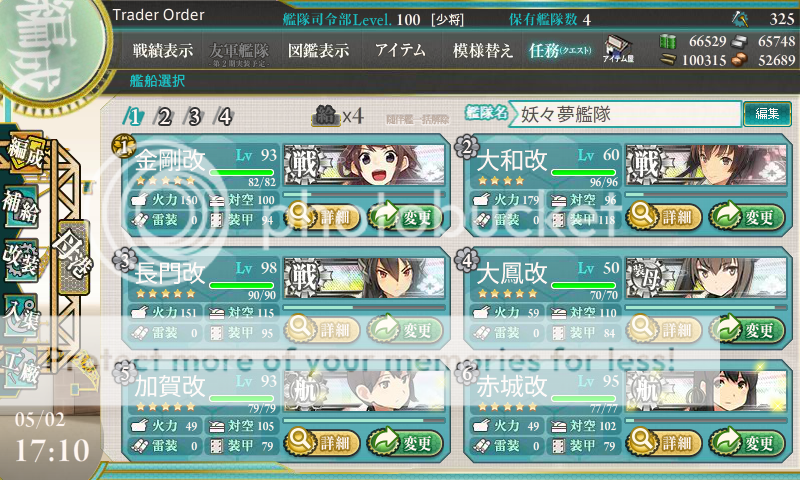The height and width of the screenshot is (480, 800).
Task: Switch to fleet tab 4
Action: click(x=225, y=116)
